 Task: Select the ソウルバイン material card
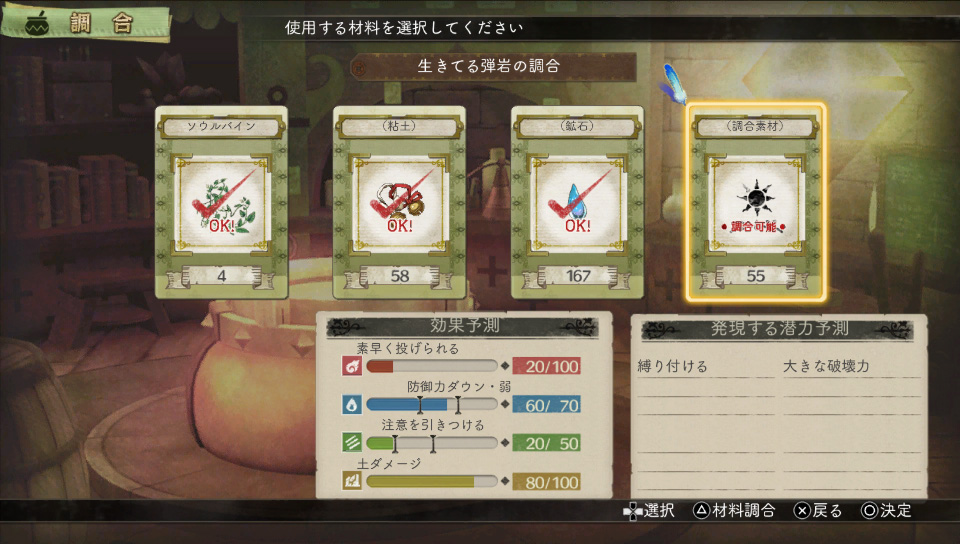(x=221, y=202)
